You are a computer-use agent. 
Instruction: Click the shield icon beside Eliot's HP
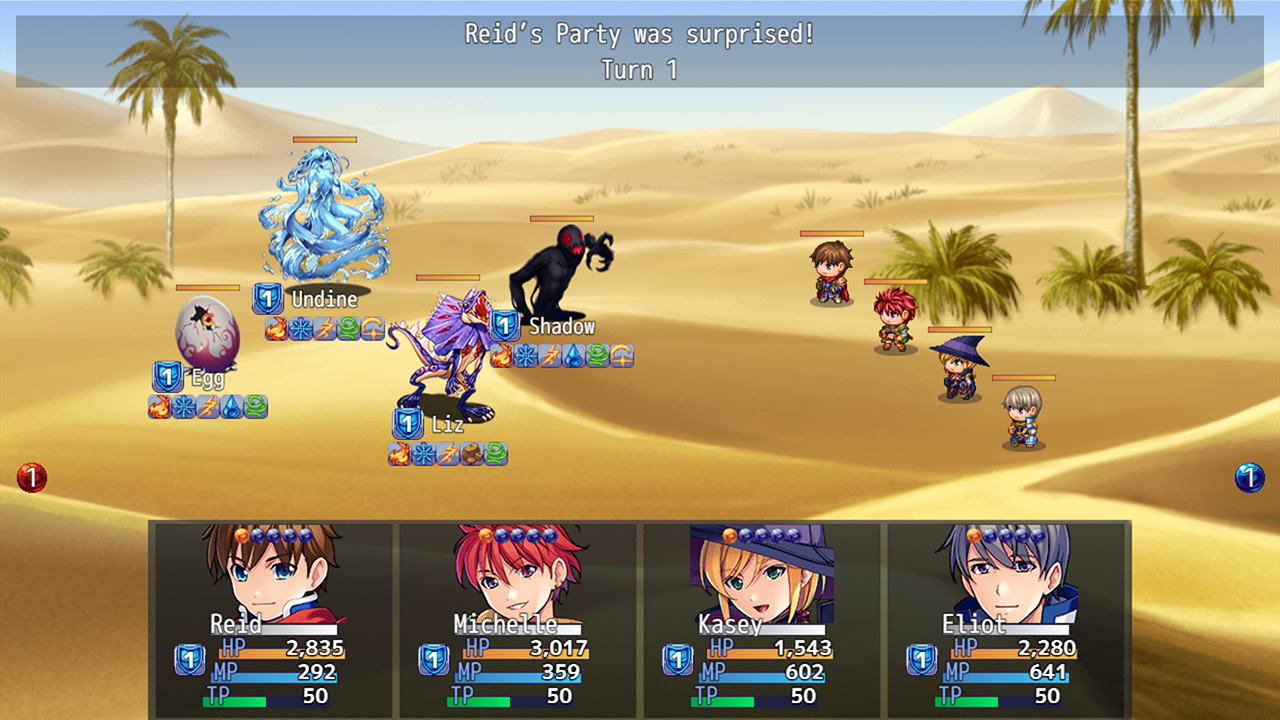point(921,659)
